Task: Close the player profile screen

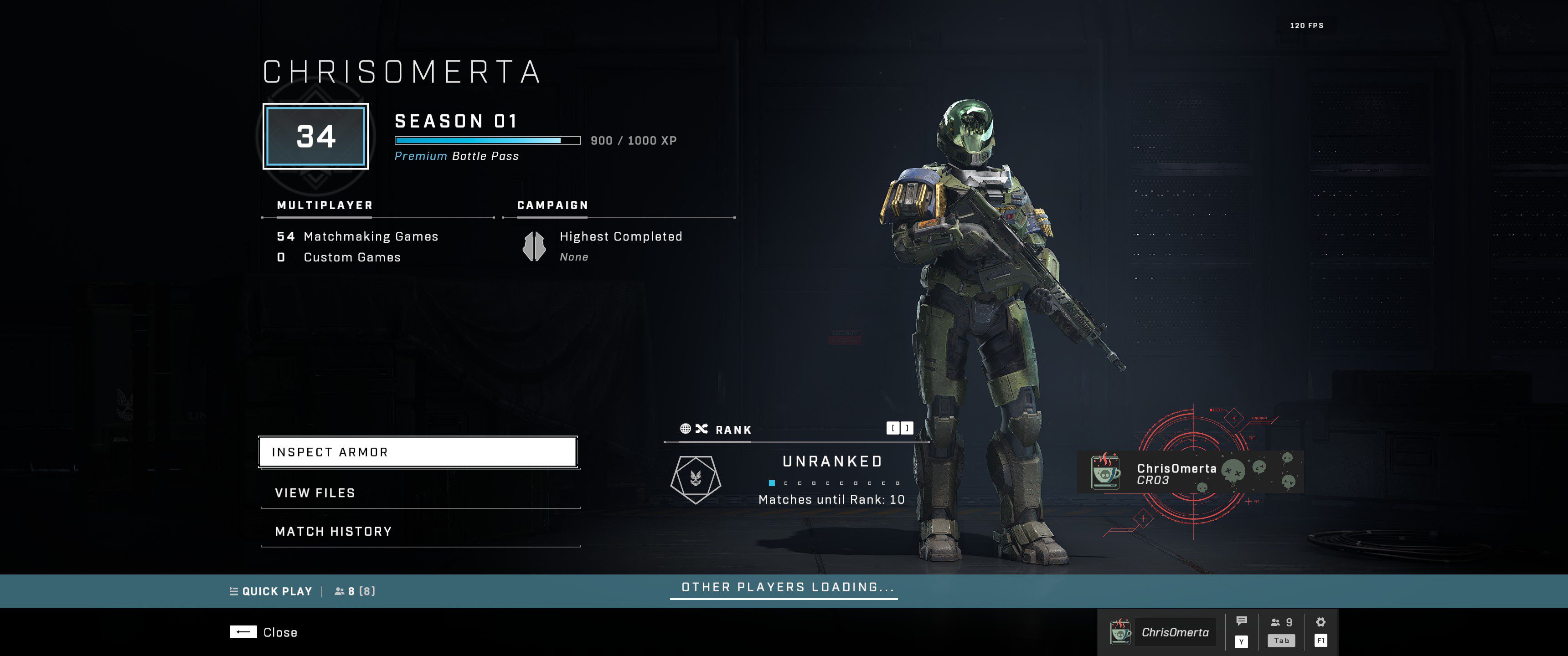Action: (263, 632)
